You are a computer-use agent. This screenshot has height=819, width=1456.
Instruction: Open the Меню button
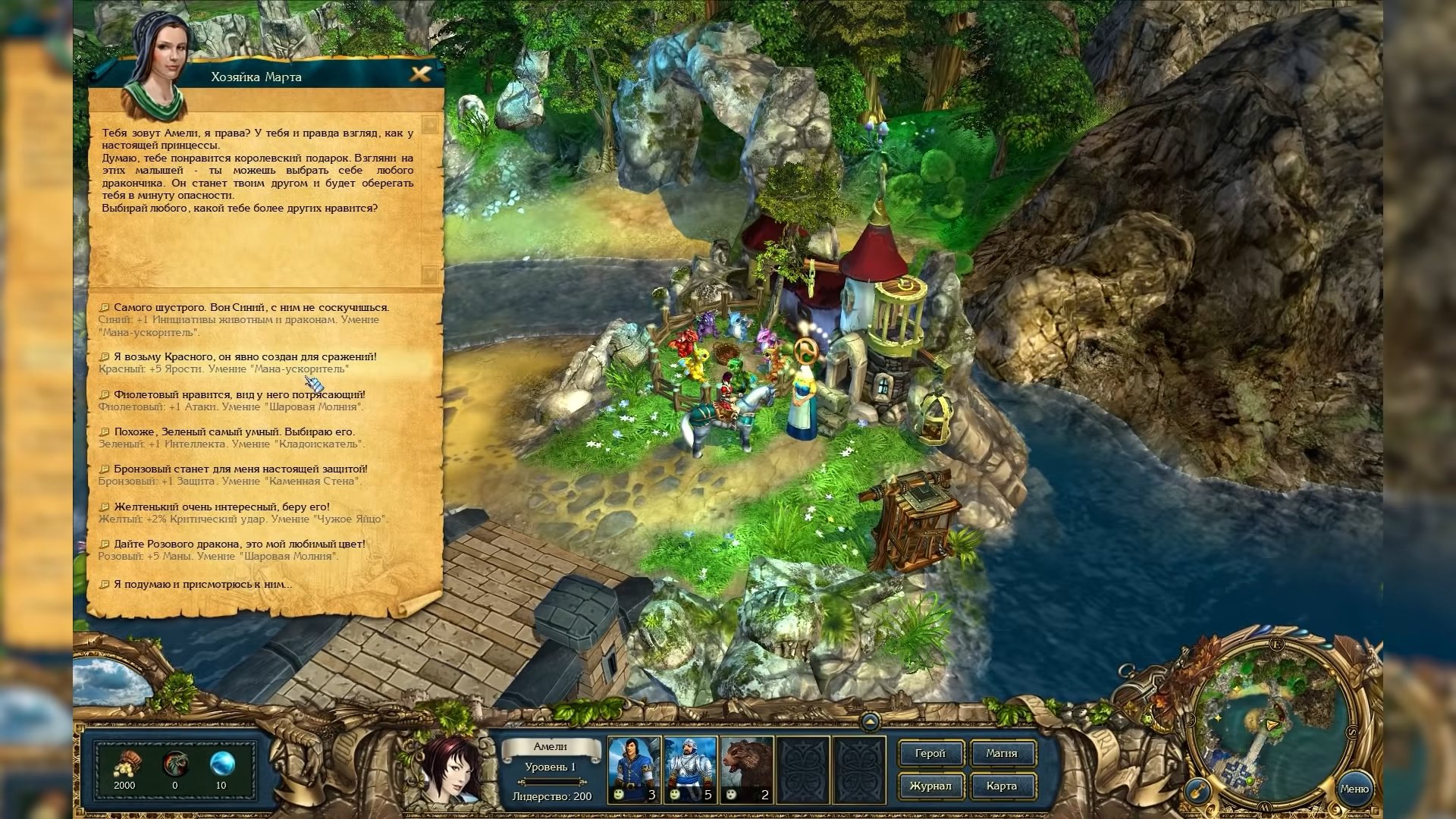(x=1354, y=789)
